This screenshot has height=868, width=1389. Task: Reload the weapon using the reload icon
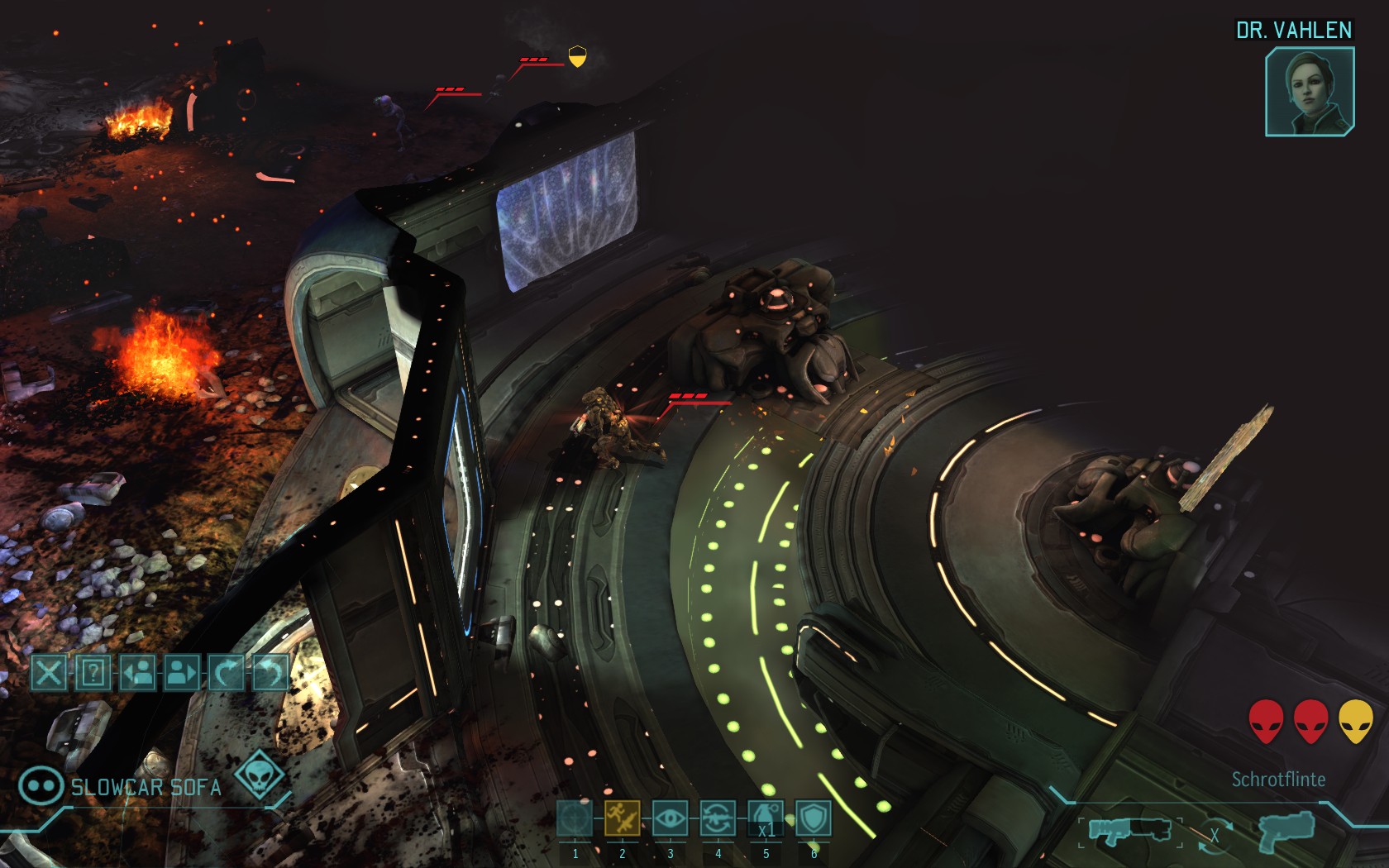(x=718, y=819)
